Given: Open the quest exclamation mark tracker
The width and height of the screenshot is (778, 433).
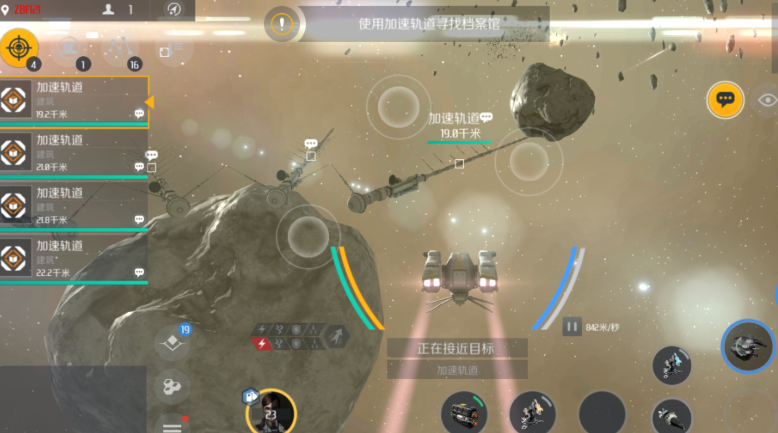Looking at the screenshot, I should 283,24.
